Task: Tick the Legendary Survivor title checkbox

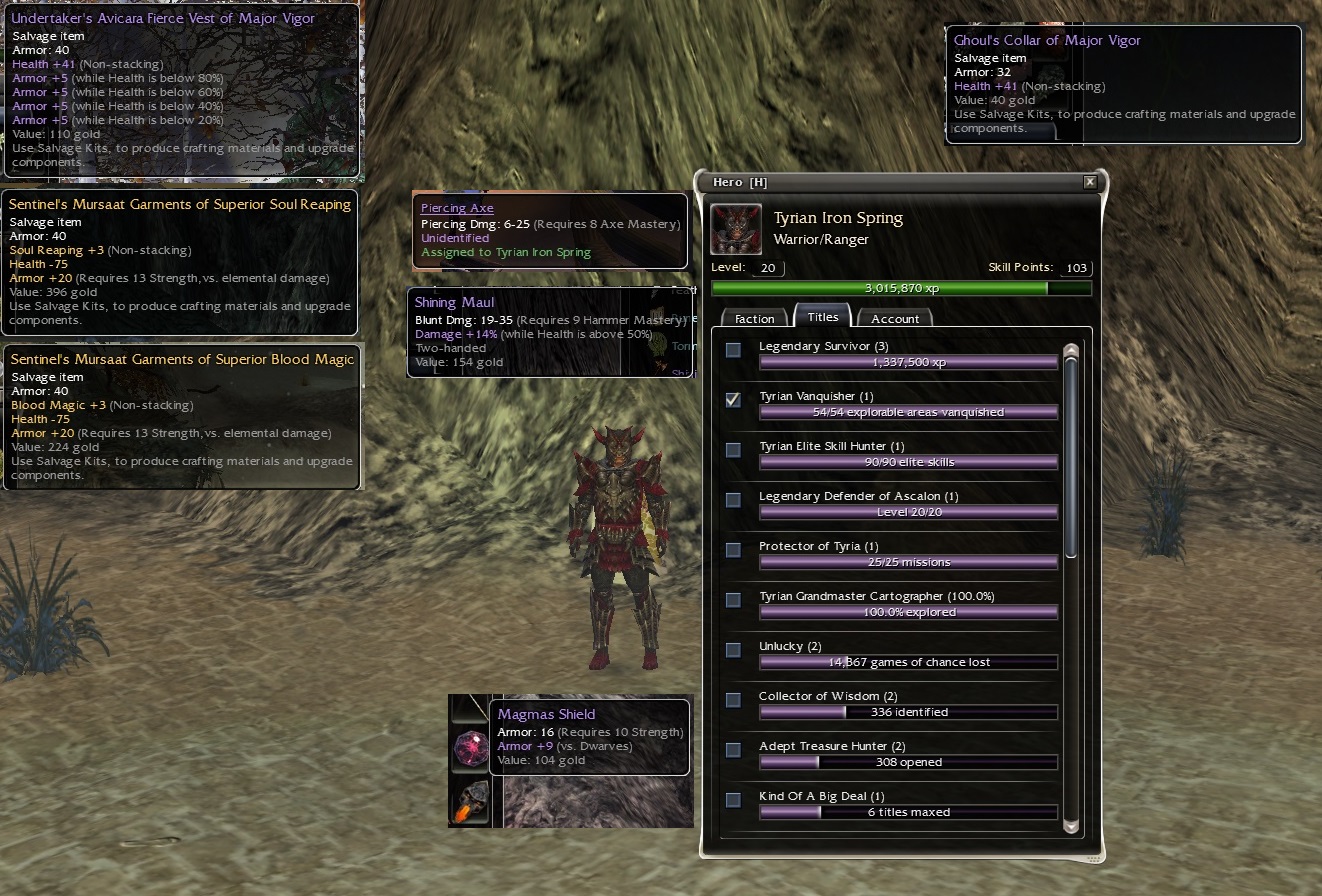Action: tap(734, 350)
